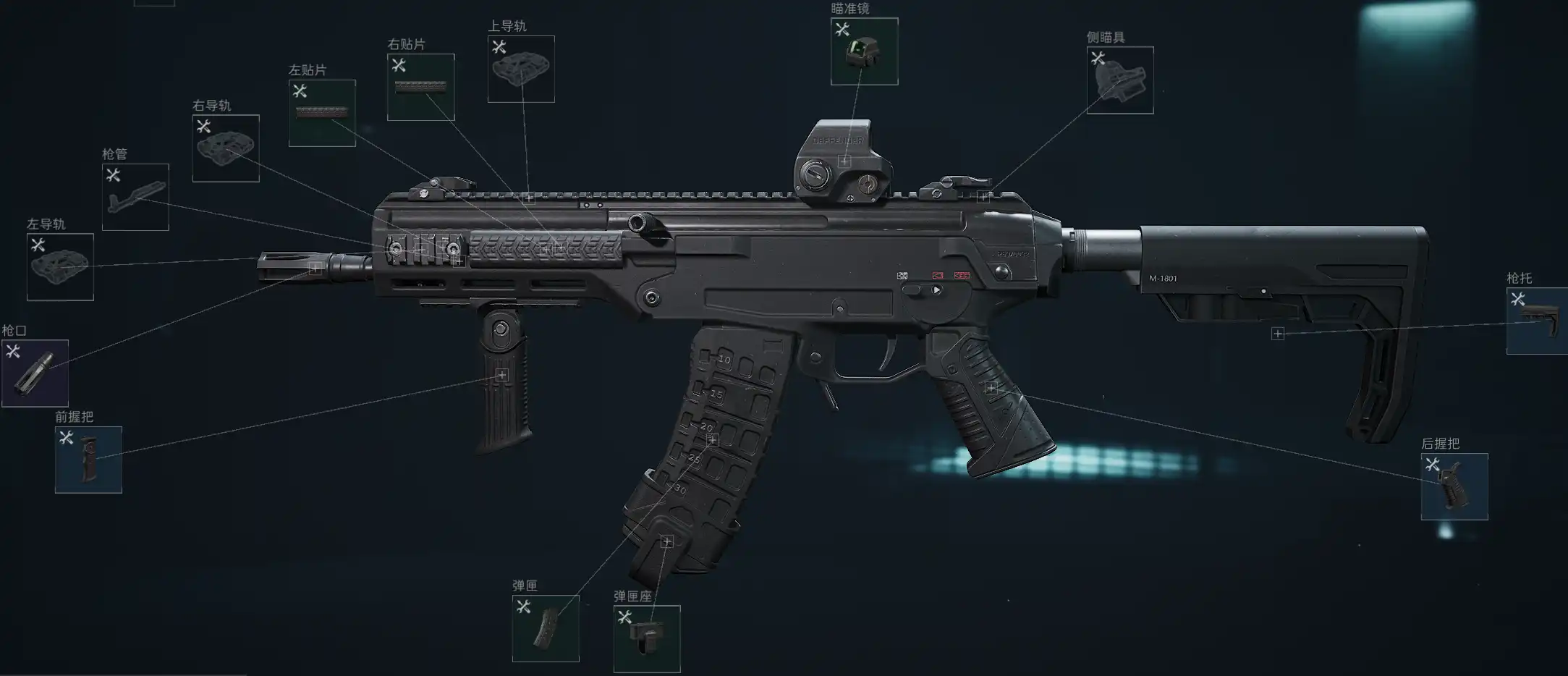Select the 后握把 rear grip slot
1568x676 pixels.
1454,486
